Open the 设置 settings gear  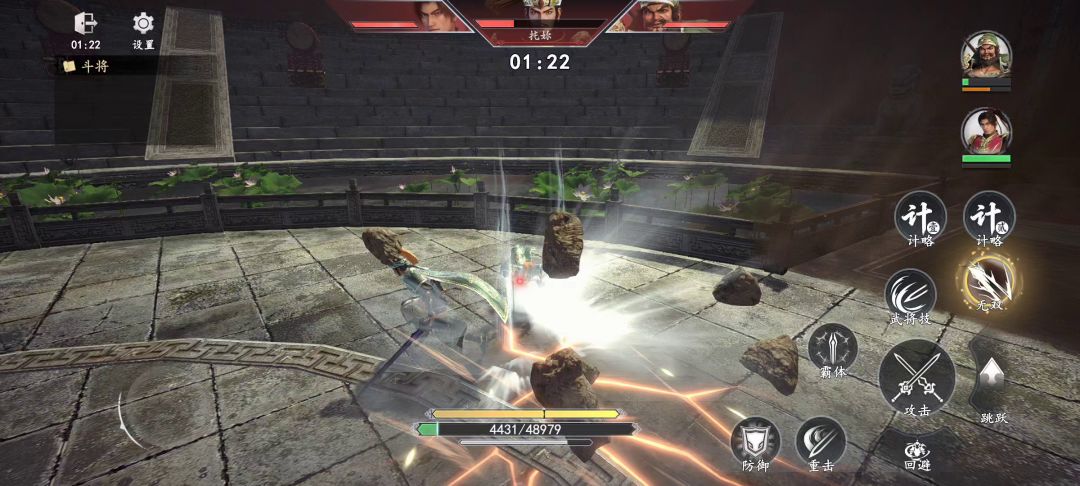point(143,24)
